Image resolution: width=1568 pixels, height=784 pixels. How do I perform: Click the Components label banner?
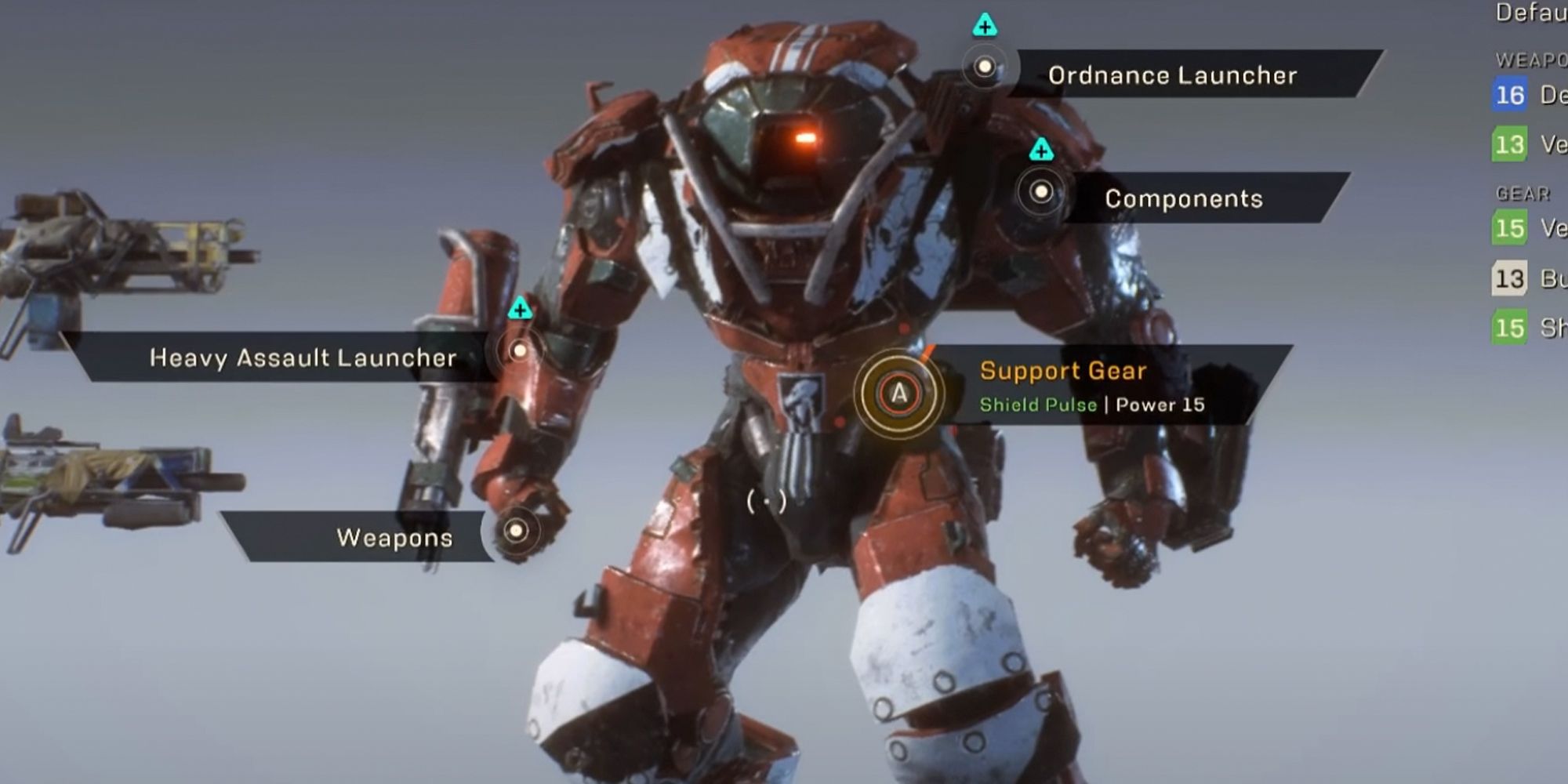1184,198
